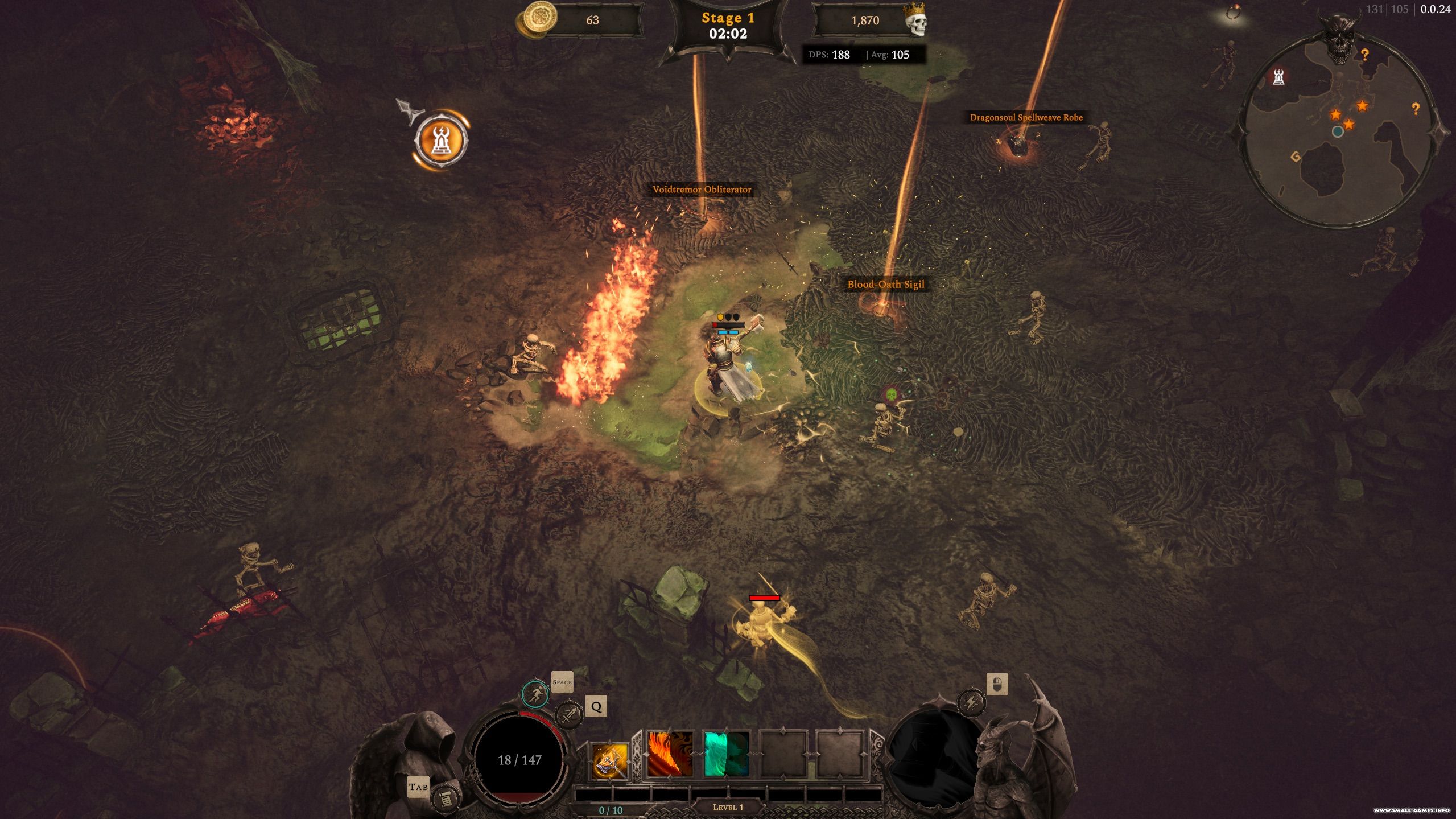Activate the lightning bolt skill icon

pyautogui.click(x=971, y=702)
